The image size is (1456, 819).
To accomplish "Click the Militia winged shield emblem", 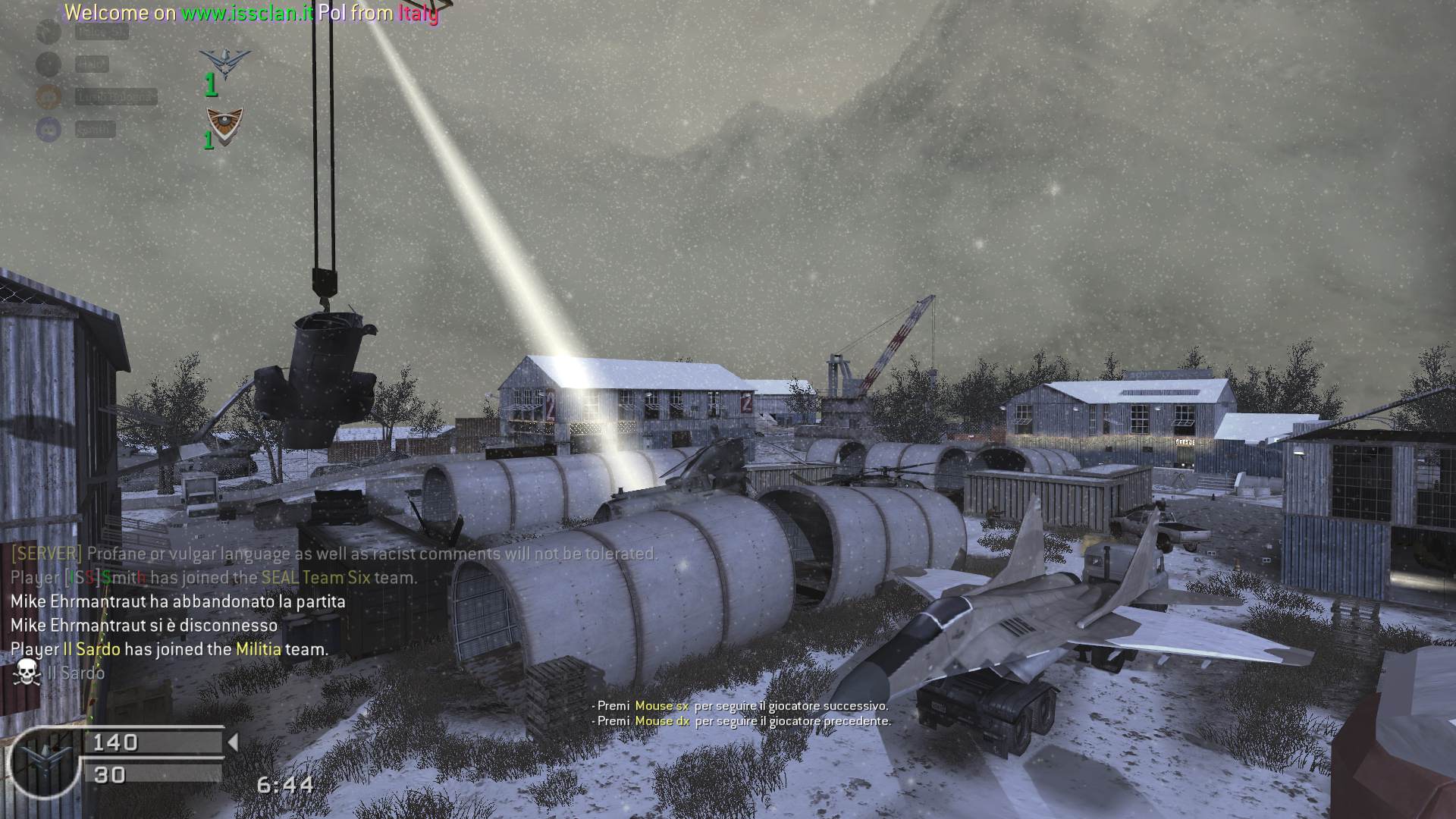I will [x=224, y=124].
